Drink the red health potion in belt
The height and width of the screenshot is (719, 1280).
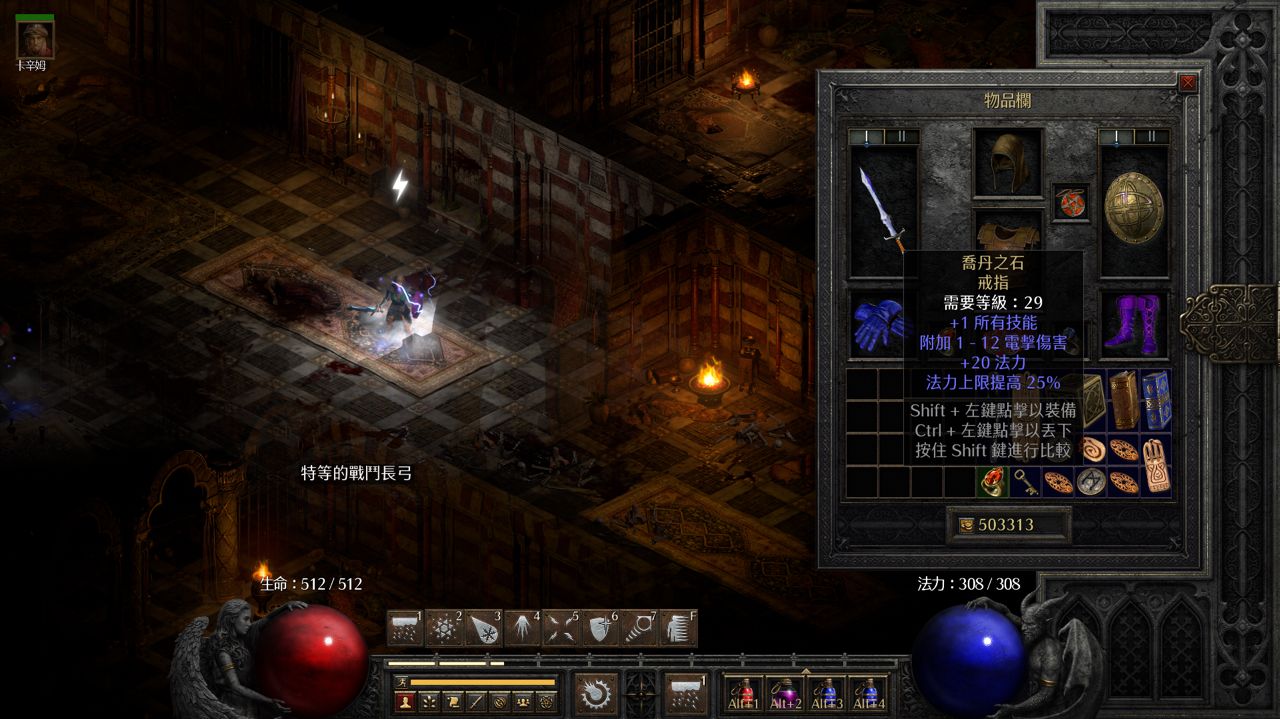pyautogui.click(x=745, y=691)
